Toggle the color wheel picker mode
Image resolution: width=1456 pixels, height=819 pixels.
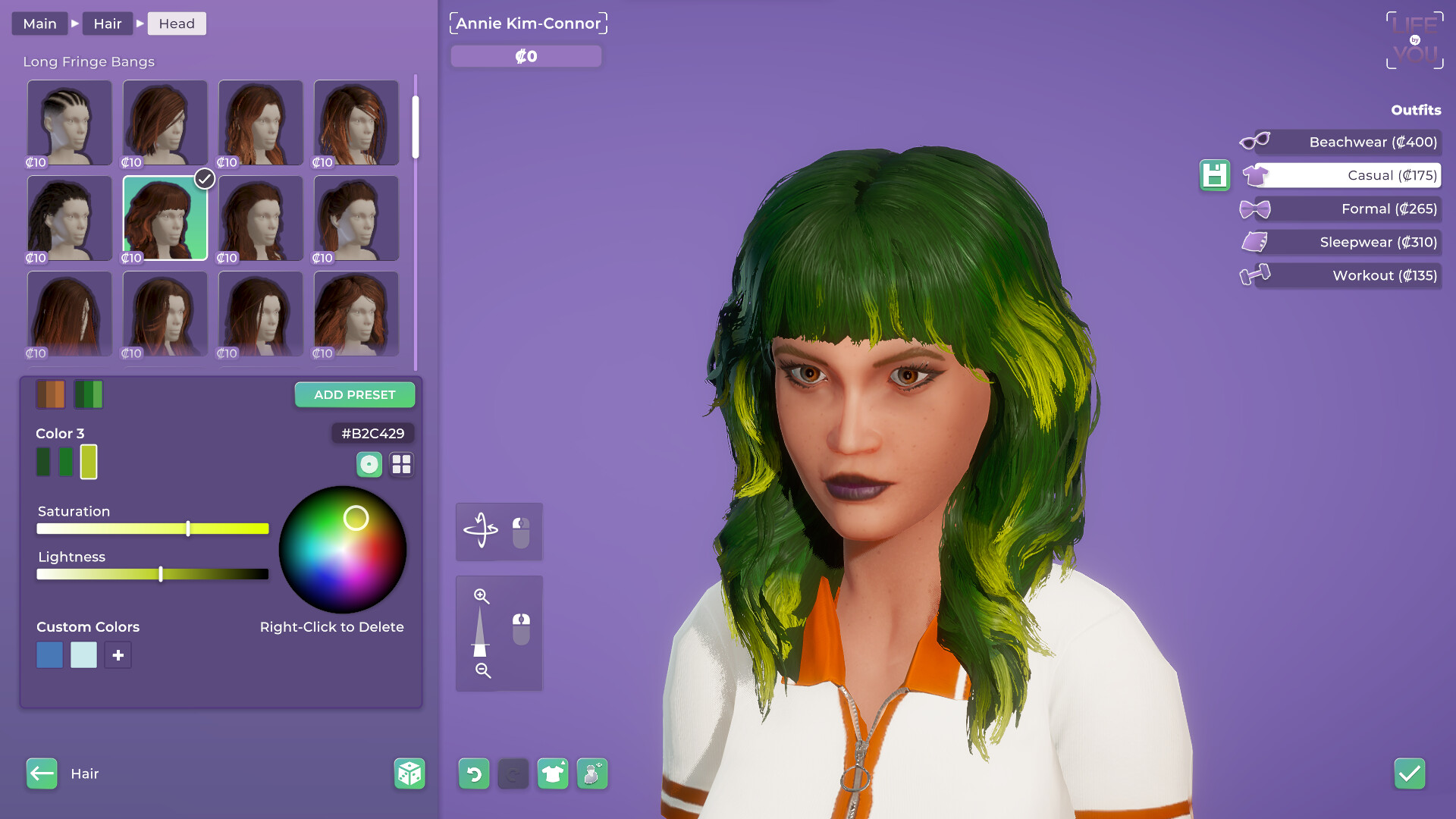pyautogui.click(x=369, y=464)
